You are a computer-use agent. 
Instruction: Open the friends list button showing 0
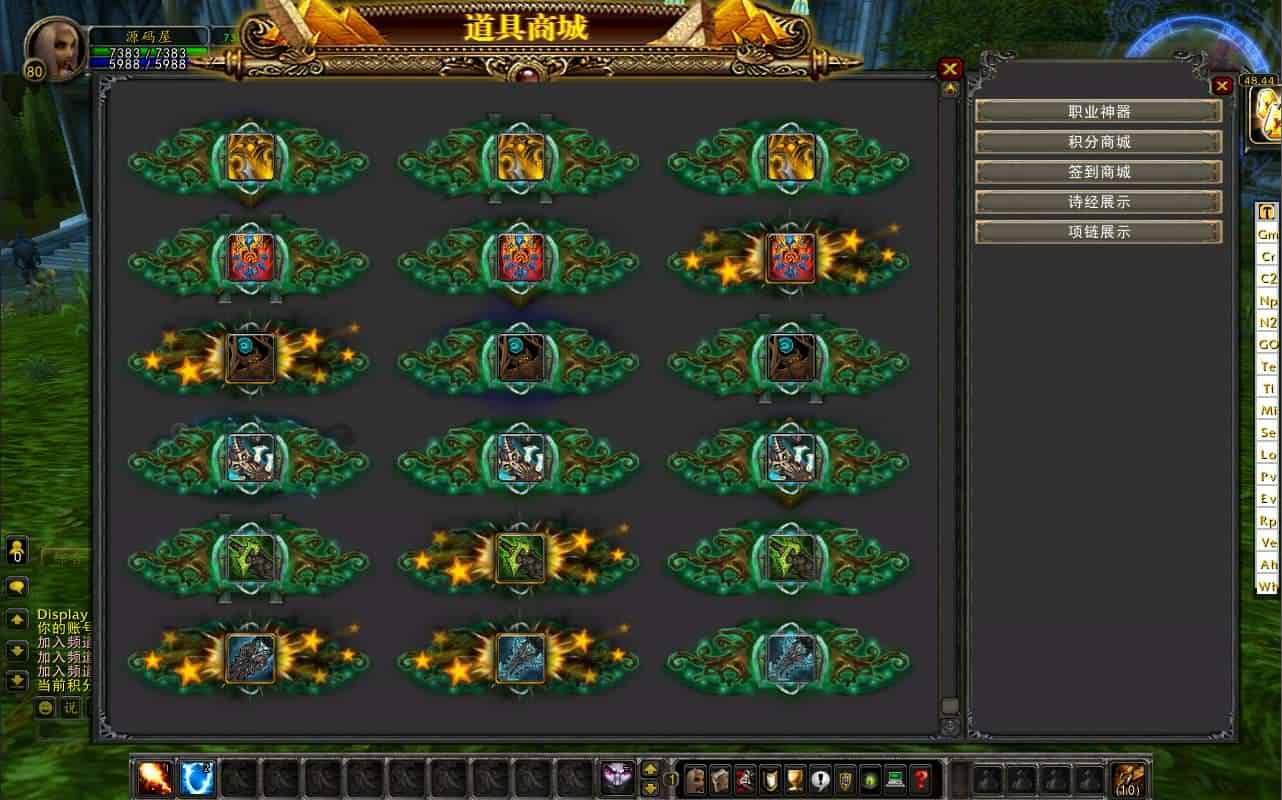[x=17, y=550]
